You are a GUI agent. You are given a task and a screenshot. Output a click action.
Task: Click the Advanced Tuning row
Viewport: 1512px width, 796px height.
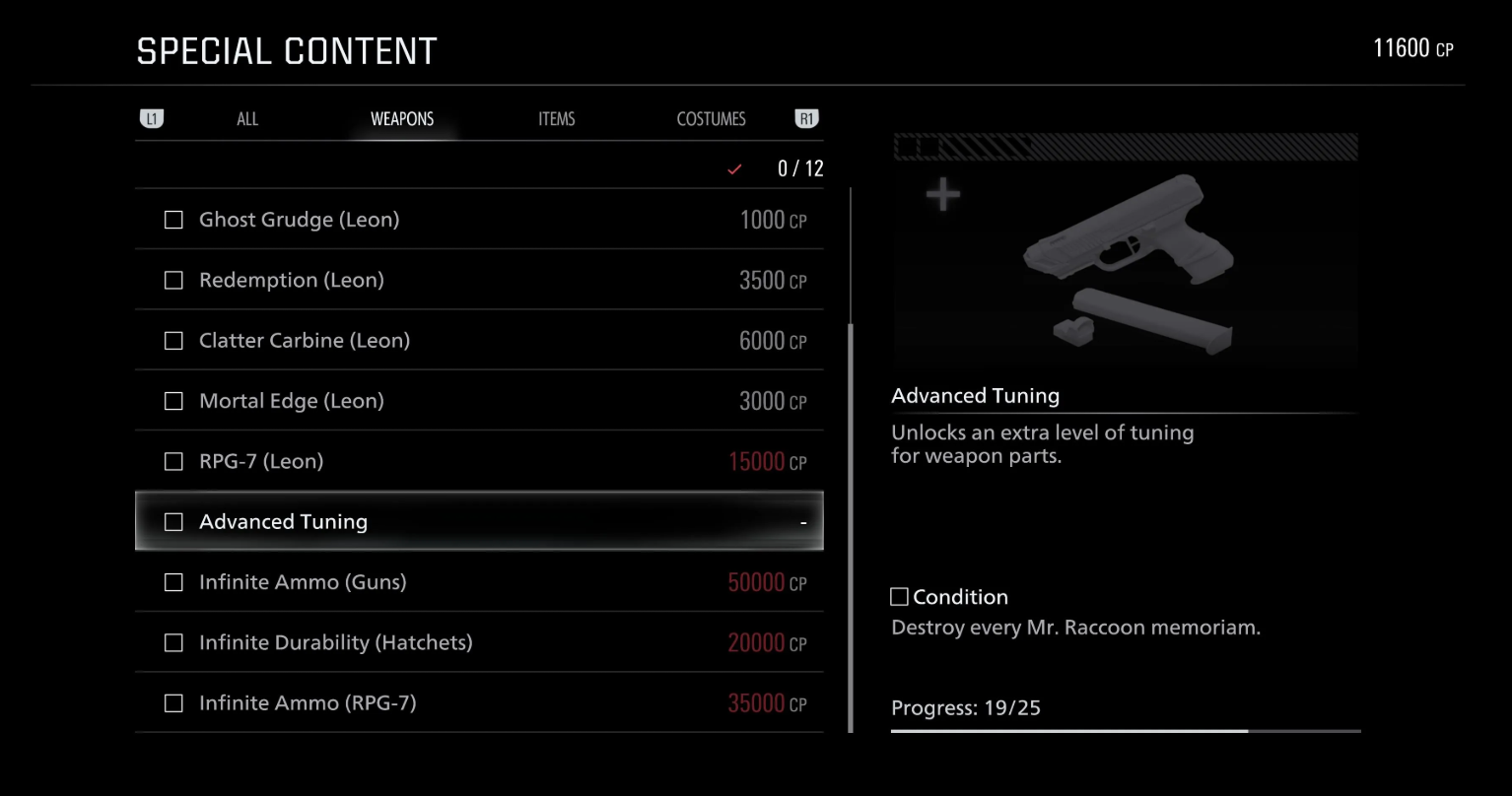(x=479, y=521)
